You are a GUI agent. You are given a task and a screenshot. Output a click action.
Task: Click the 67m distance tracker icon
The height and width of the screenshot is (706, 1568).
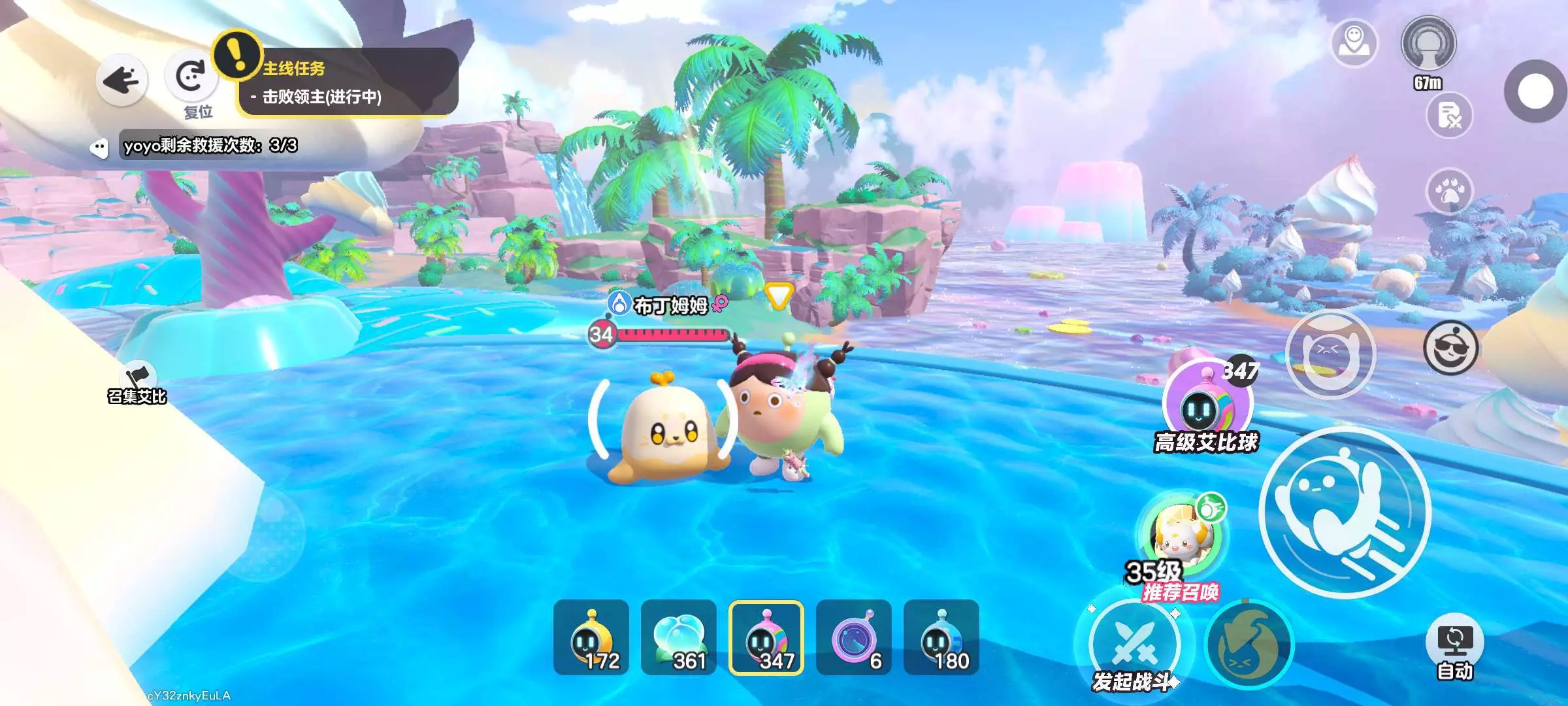point(1429,46)
